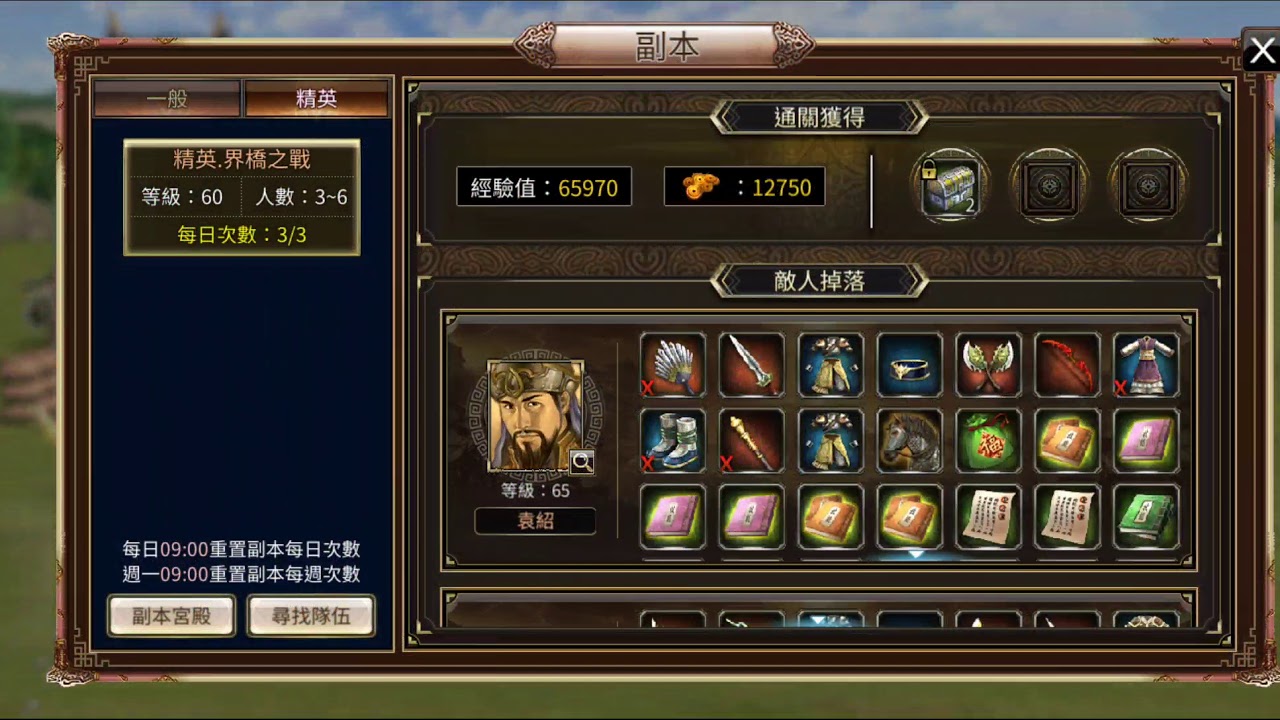Screen dimensions: 1280x720
Task: Close the dungeon window
Action: 1261,51
